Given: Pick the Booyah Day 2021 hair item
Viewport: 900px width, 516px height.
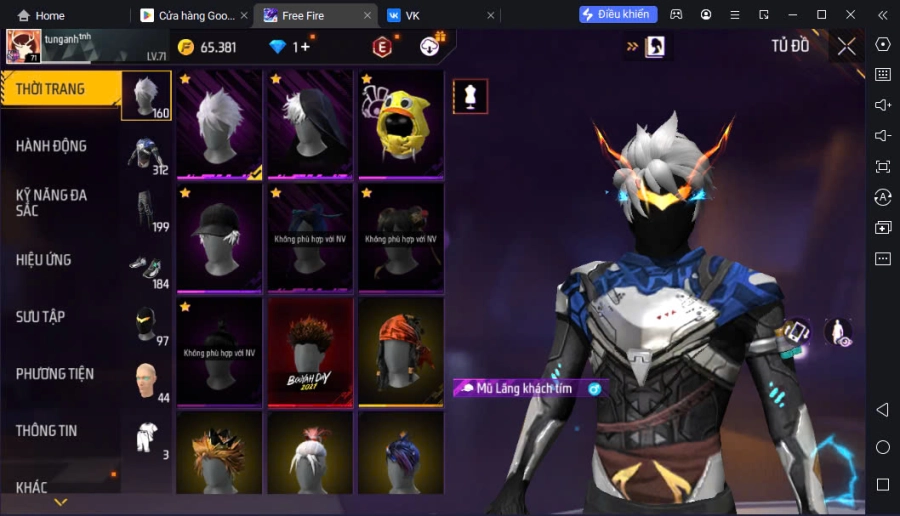Looking at the screenshot, I should pos(309,351).
